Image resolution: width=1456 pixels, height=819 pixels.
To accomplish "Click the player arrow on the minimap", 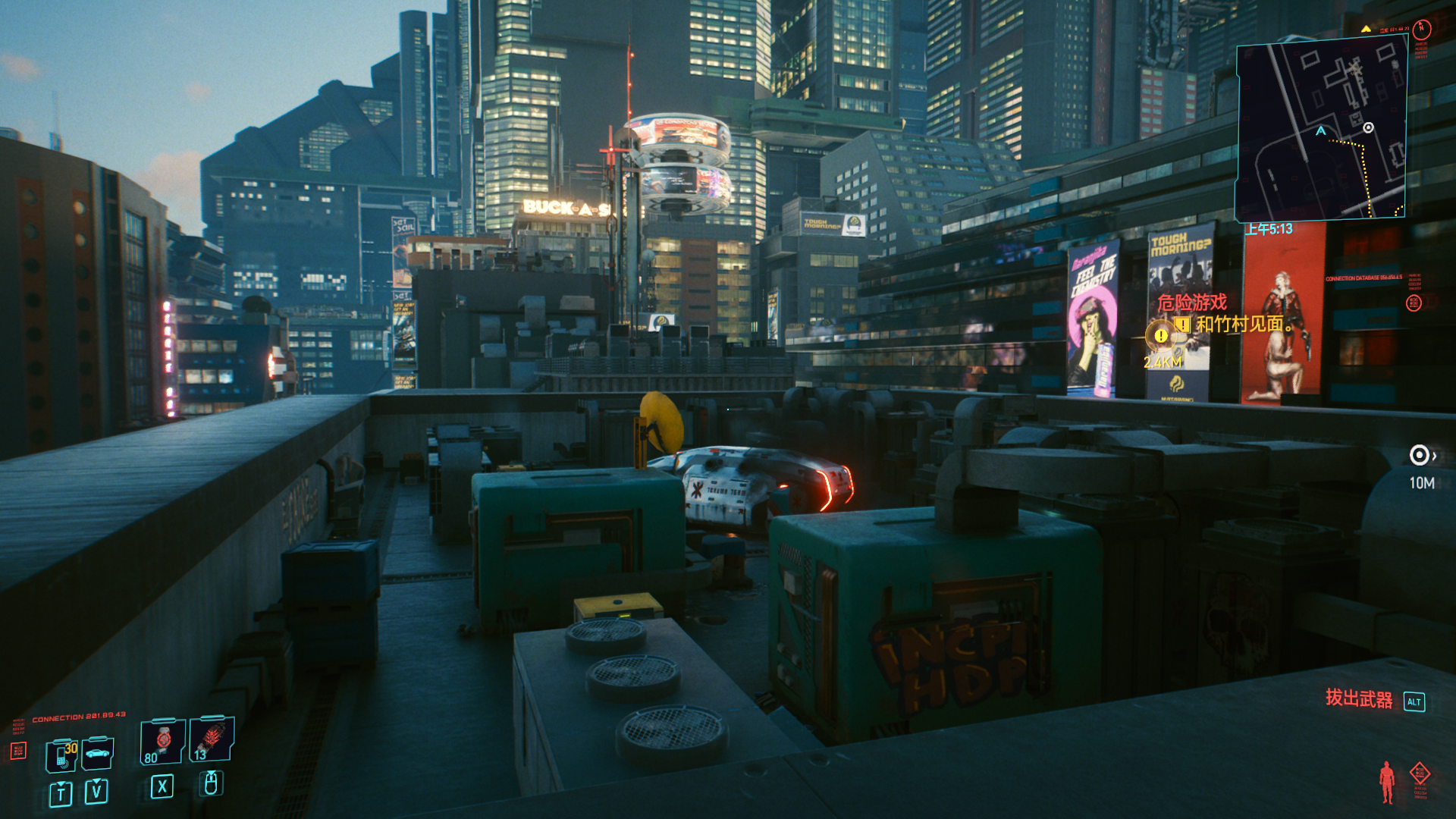I will (x=1321, y=131).
